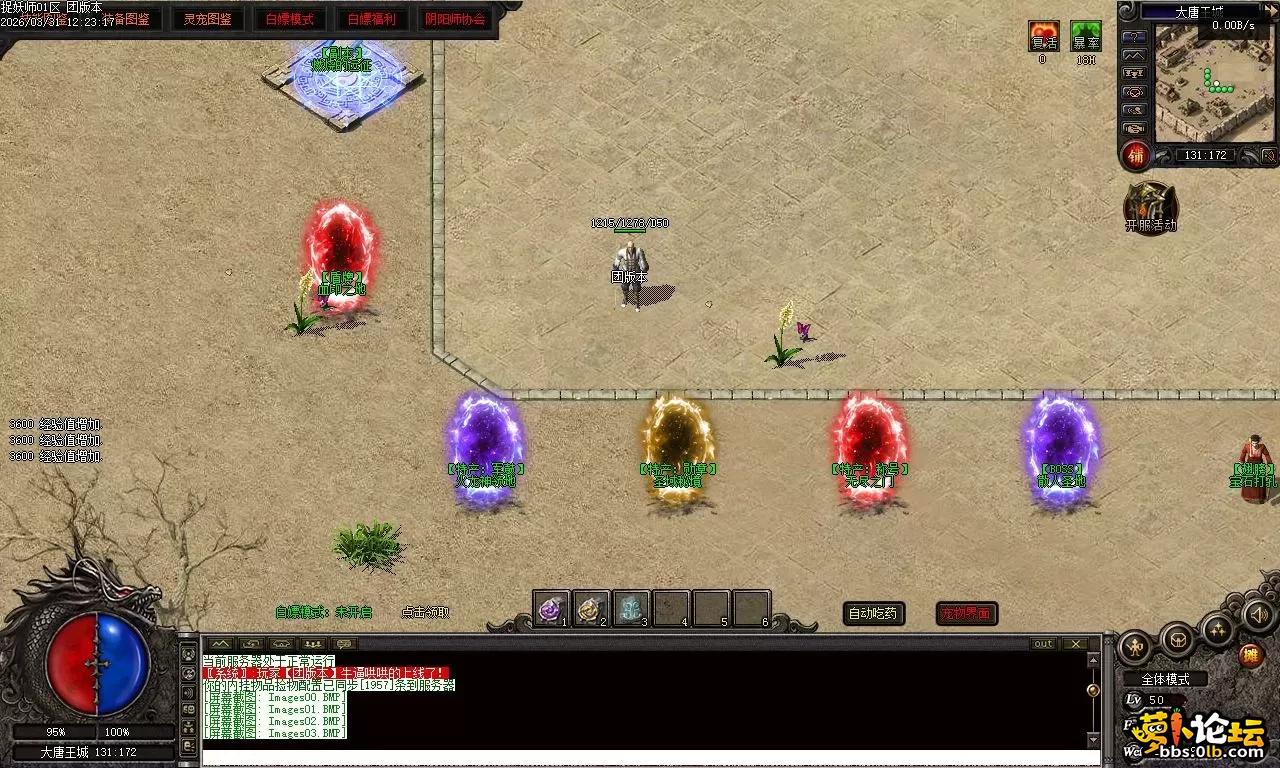Click the question mark help button
Screen dimensions: 1280x768
1134,37
